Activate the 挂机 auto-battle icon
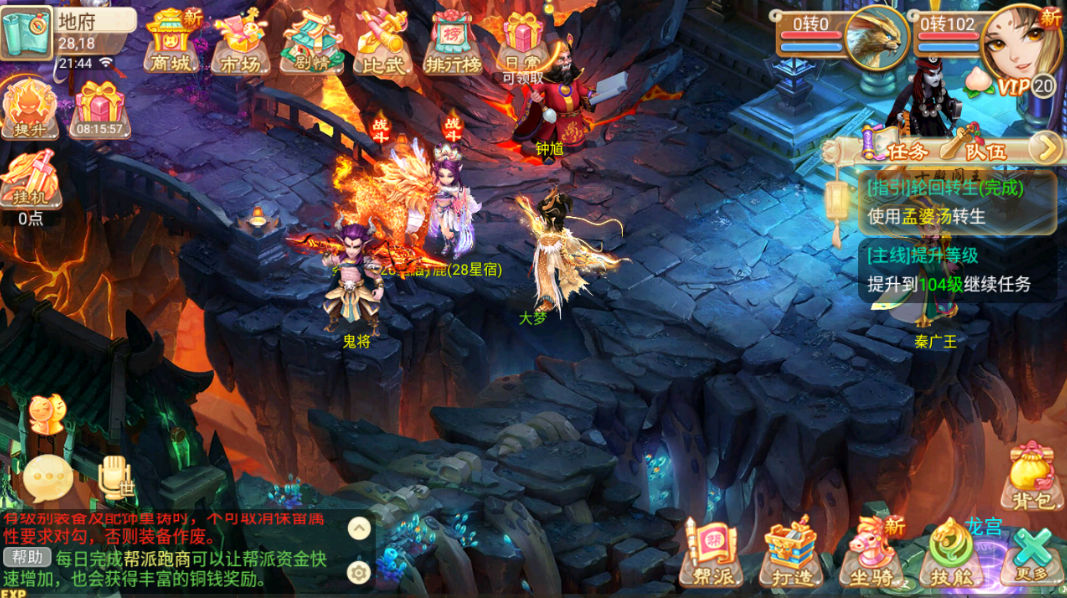 [29, 183]
